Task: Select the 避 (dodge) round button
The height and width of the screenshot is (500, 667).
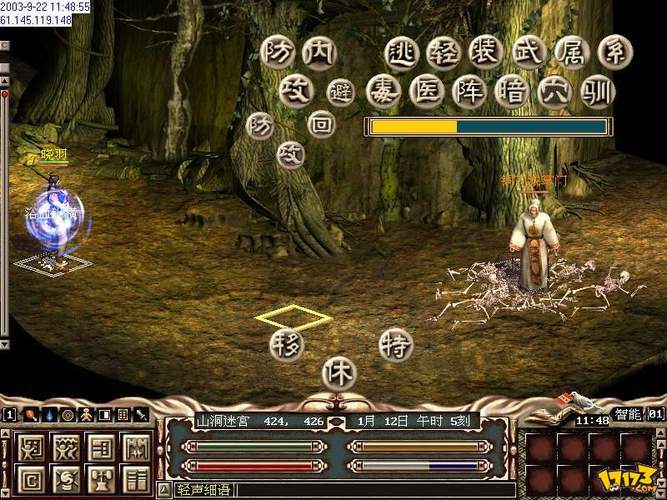Action: (341, 94)
